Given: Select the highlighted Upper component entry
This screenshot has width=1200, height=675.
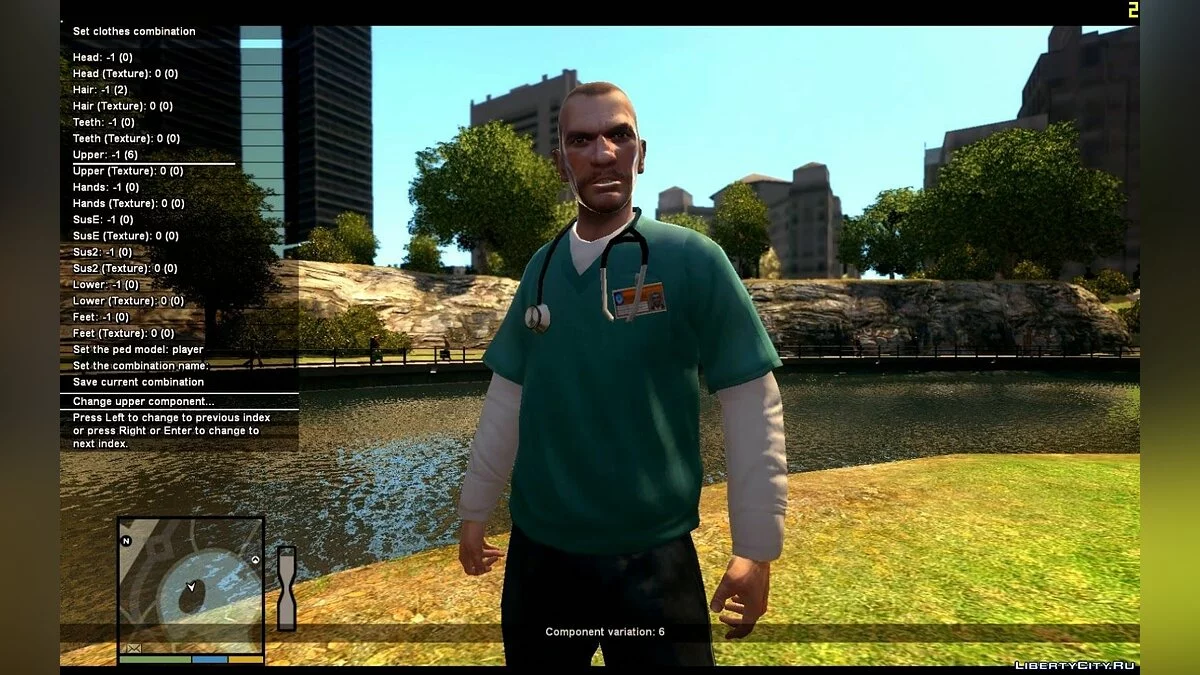Looking at the screenshot, I should coord(105,155).
